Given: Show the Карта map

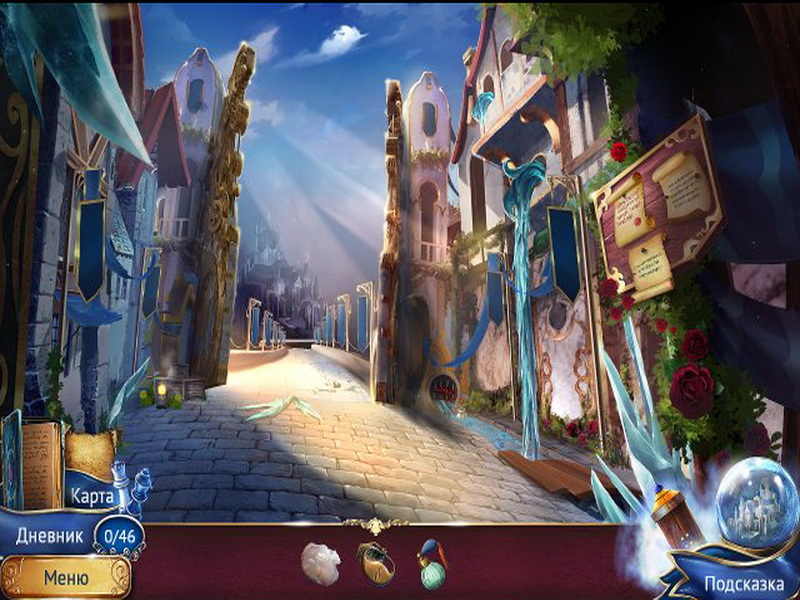Looking at the screenshot, I should [x=92, y=494].
